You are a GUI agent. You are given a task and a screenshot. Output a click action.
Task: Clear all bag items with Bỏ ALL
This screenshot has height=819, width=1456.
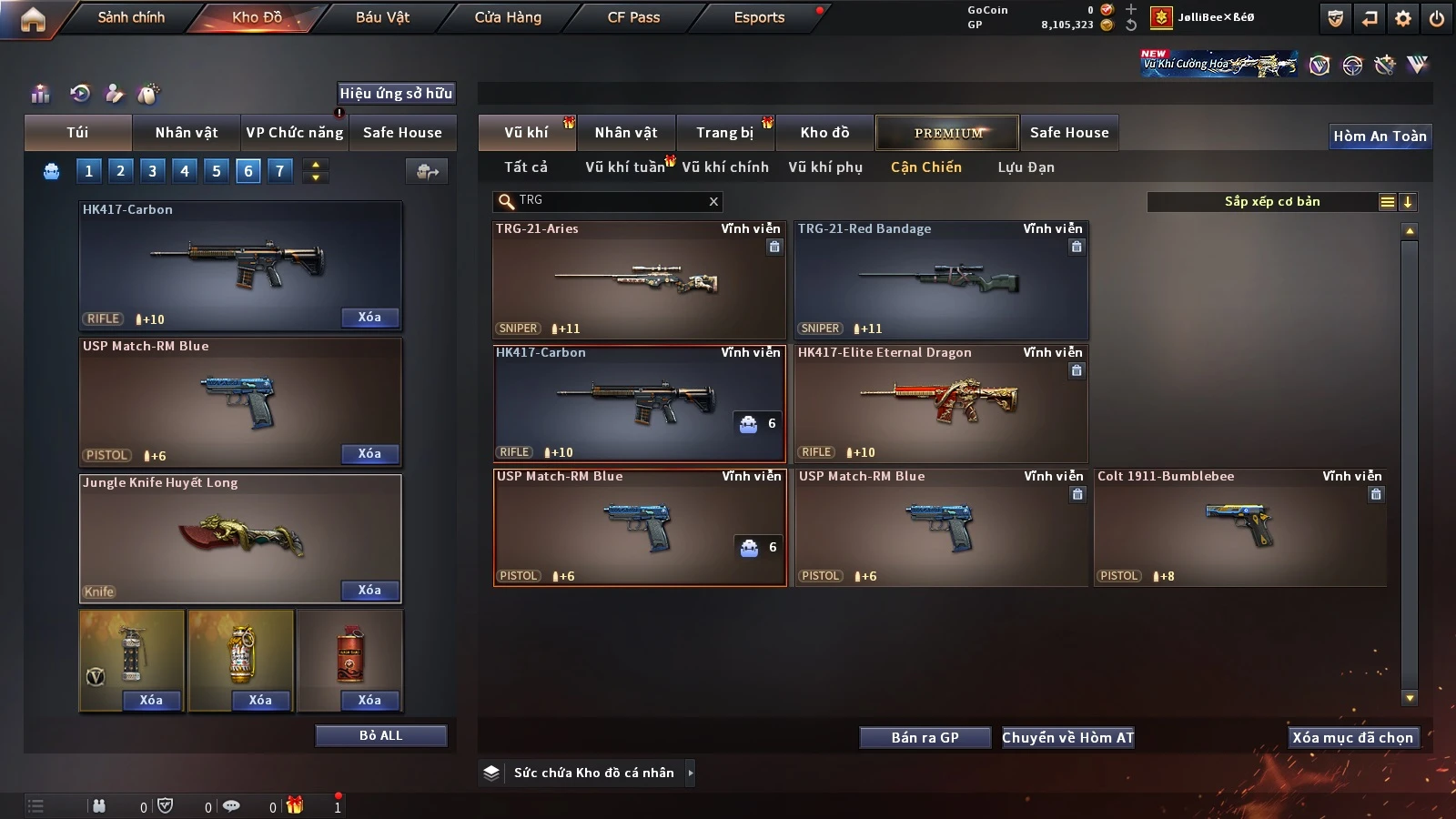pyautogui.click(x=380, y=735)
